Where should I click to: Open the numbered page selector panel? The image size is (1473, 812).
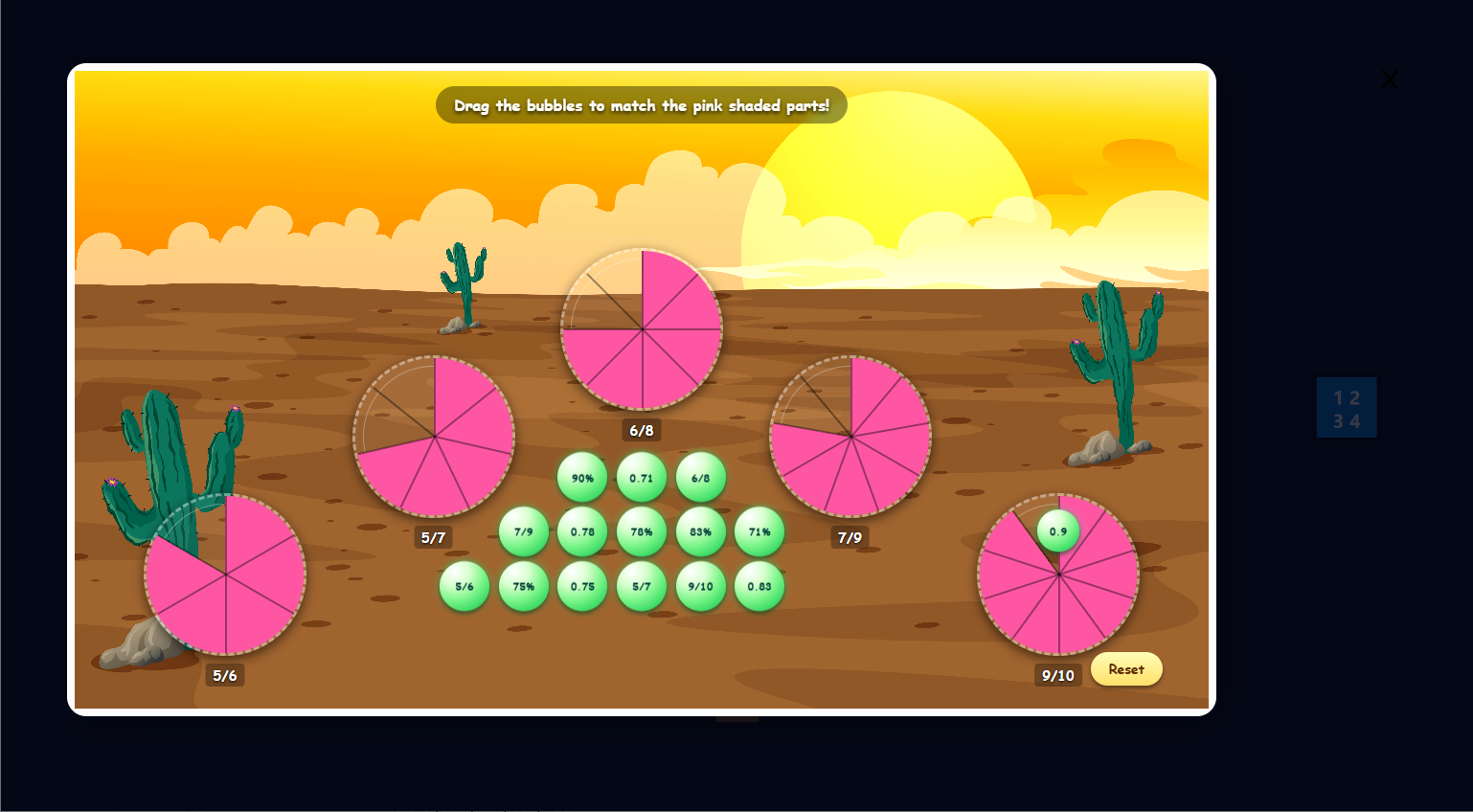(x=1347, y=406)
